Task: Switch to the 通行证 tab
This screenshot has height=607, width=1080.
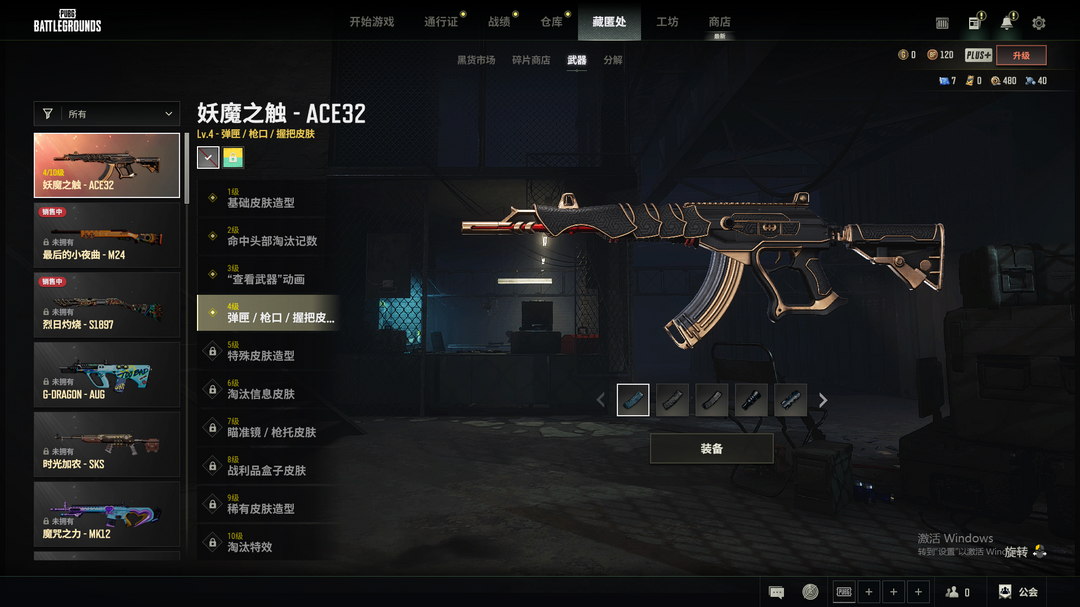Action: (x=441, y=22)
